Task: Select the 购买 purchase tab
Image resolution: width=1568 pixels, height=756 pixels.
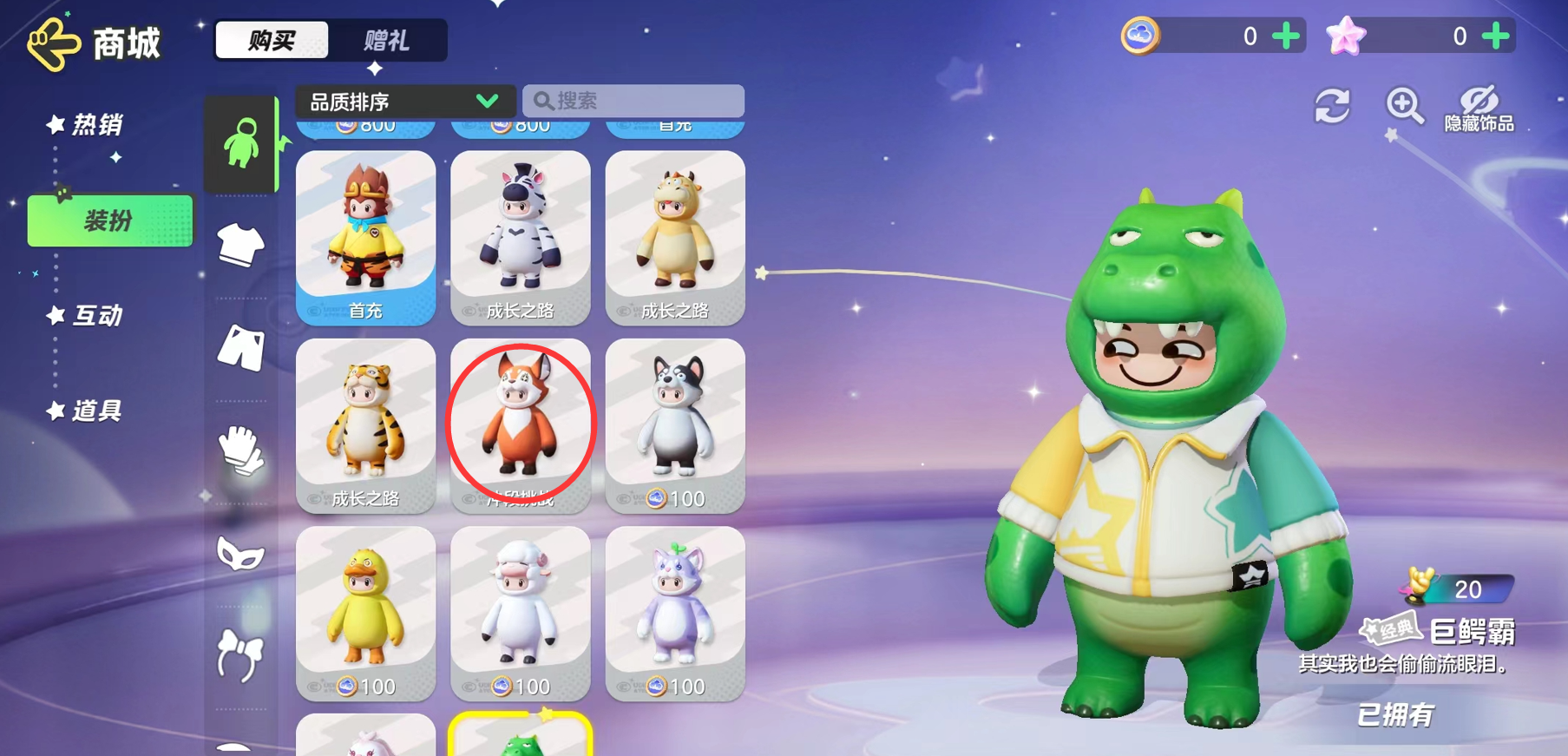Action: [272, 41]
